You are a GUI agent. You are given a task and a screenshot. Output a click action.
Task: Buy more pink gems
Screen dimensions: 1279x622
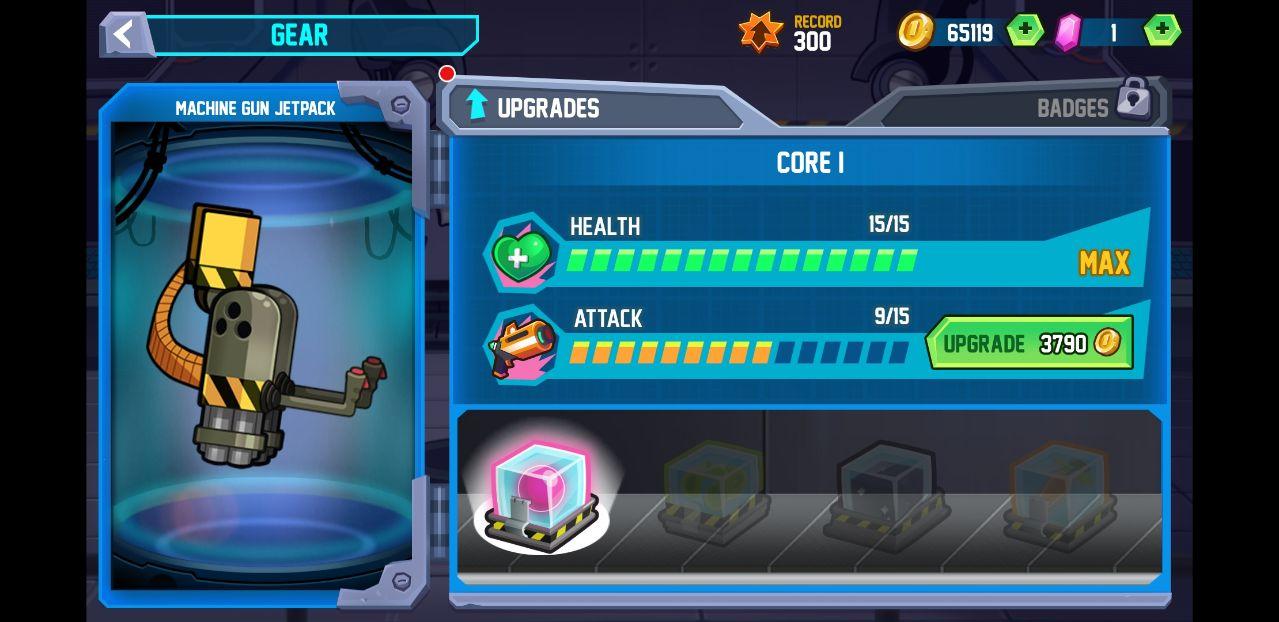1160,31
